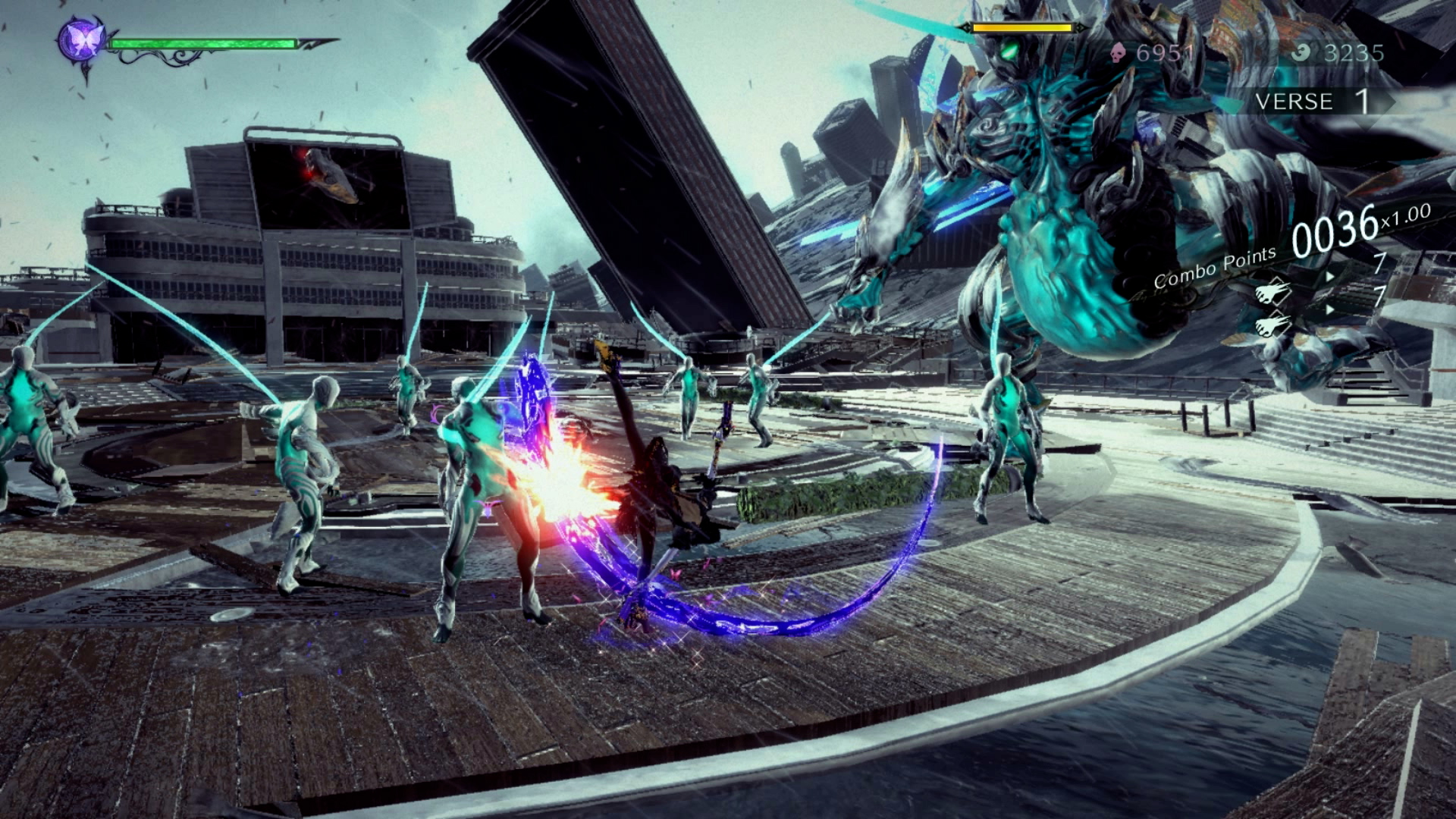Select the upper demon claw weapon icon
This screenshot has width=1456, height=819.
(x=1274, y=292)
